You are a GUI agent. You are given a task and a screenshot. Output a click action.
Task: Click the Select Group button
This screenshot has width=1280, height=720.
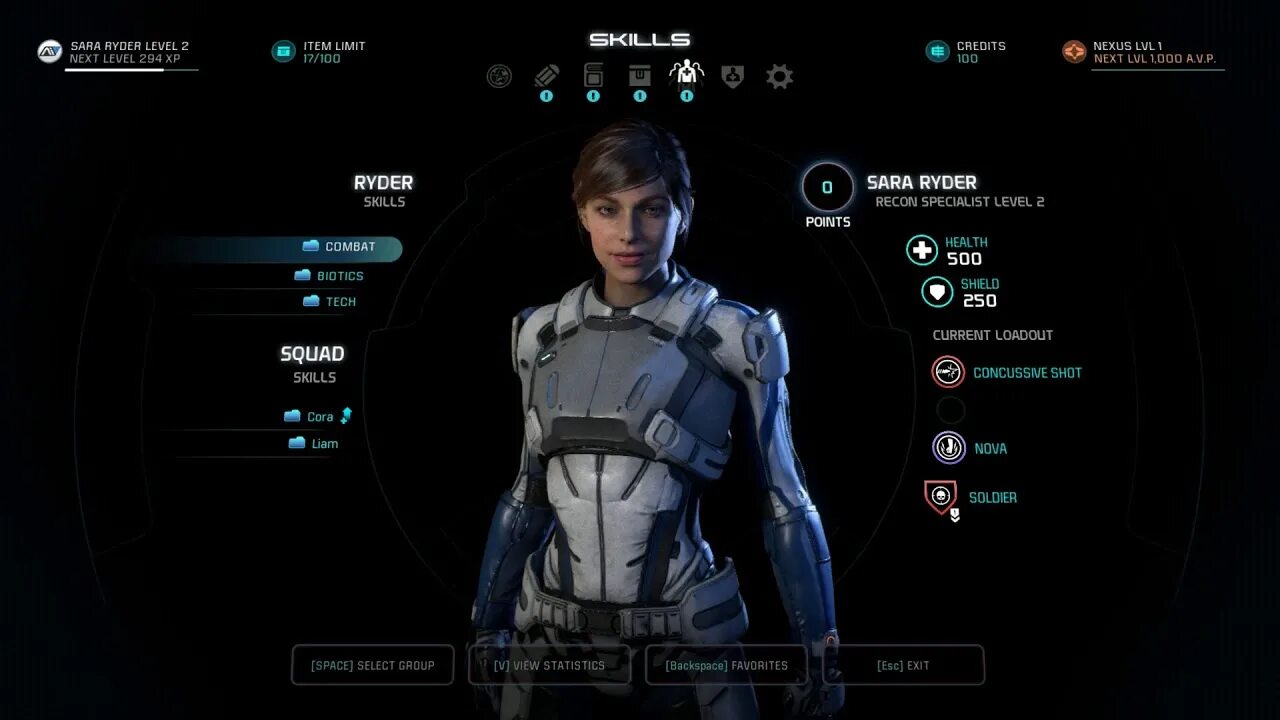pos(372,665)
